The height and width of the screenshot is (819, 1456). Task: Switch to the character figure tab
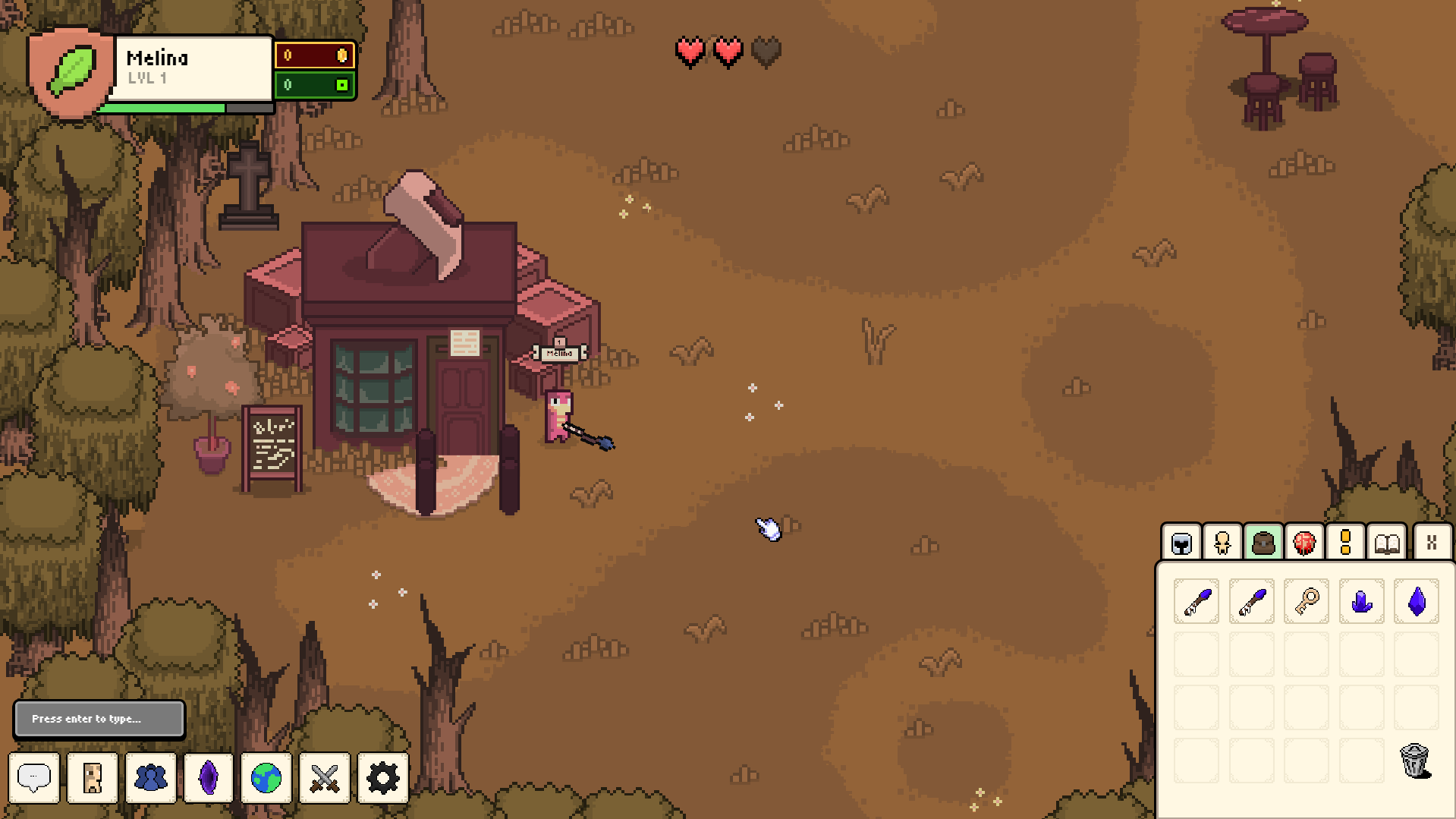tap(1222, 543)
